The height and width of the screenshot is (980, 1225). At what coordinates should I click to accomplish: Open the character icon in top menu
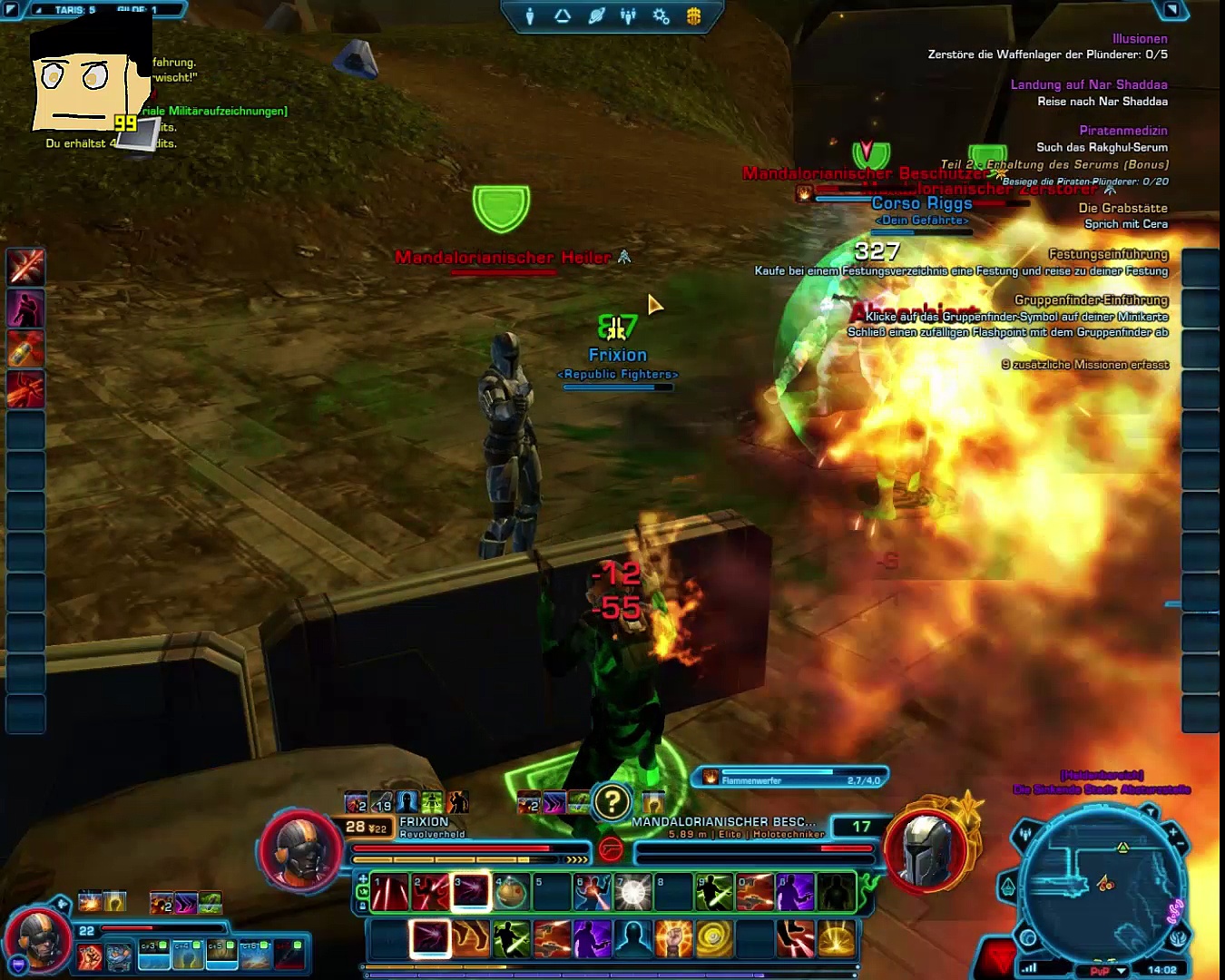tap(530, 16)
